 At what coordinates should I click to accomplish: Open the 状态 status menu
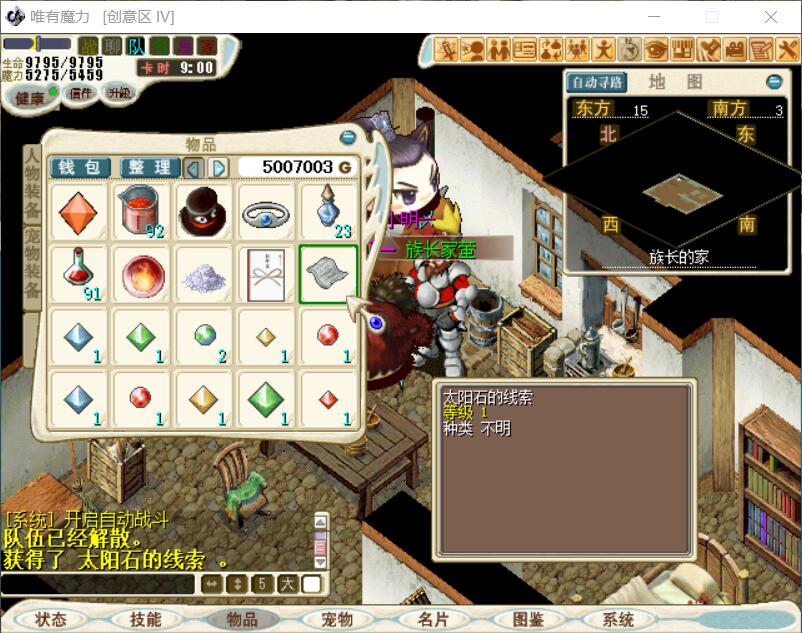coord(50,619)
